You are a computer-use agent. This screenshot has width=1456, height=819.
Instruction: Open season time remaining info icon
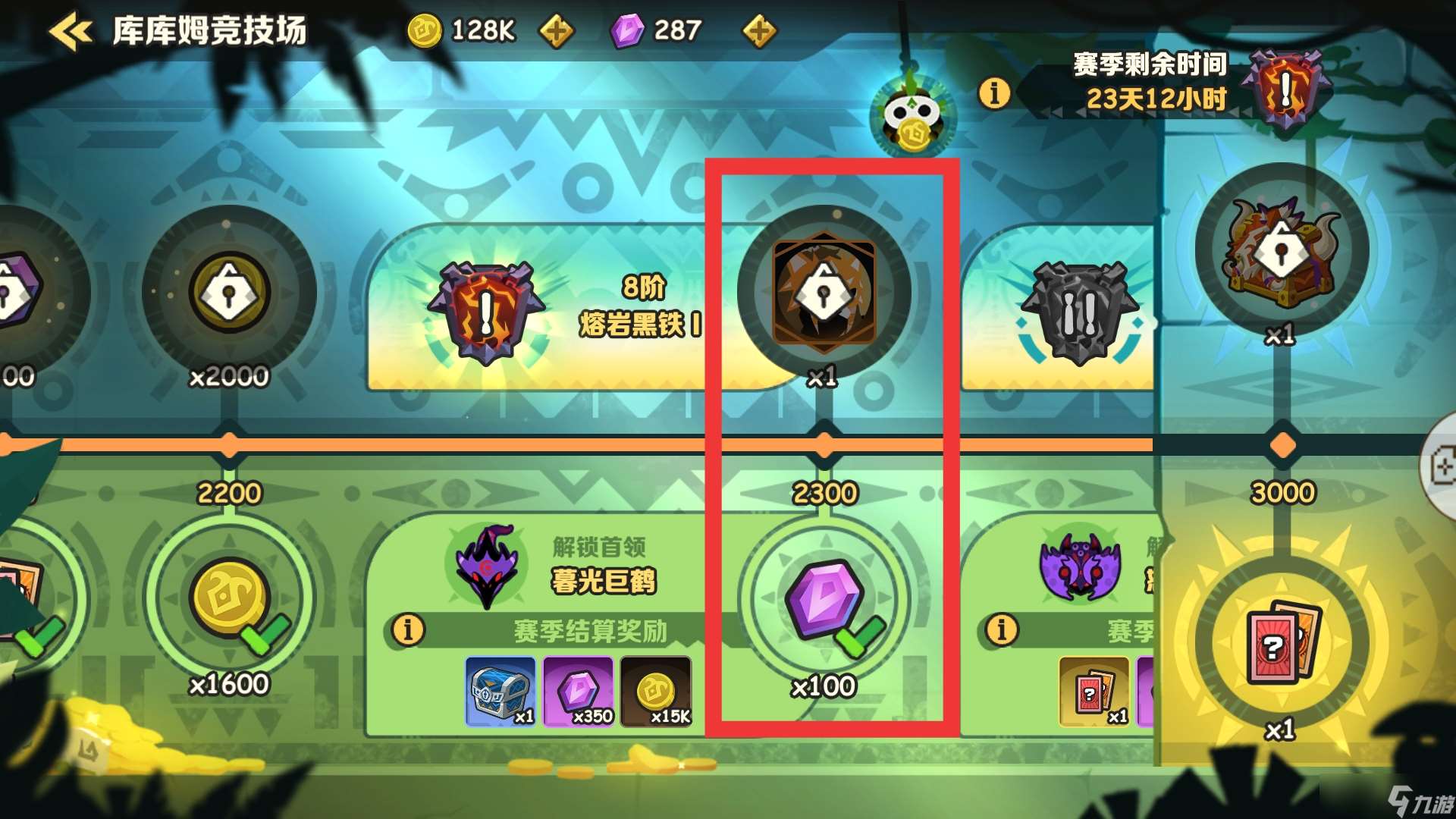[994, 93]
